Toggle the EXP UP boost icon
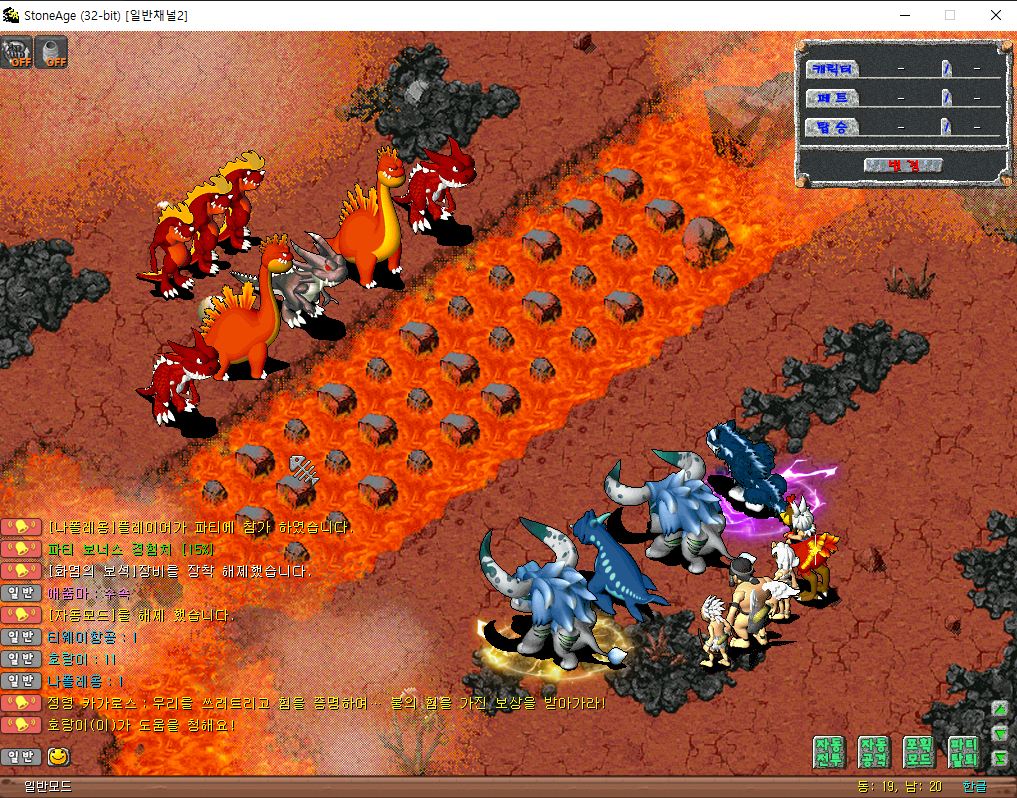This screenshot has height=798, width=1017. click(17, 52)
